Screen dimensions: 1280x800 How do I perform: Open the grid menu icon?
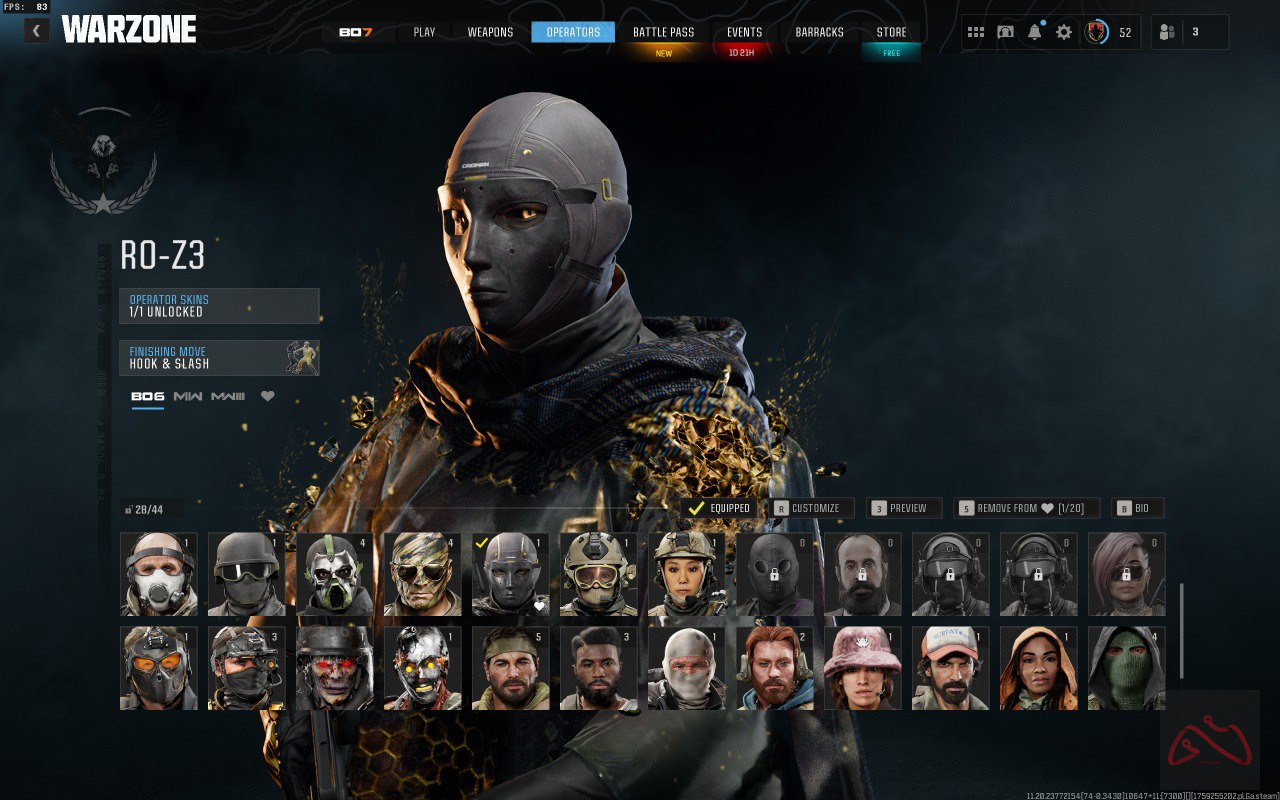976,32
